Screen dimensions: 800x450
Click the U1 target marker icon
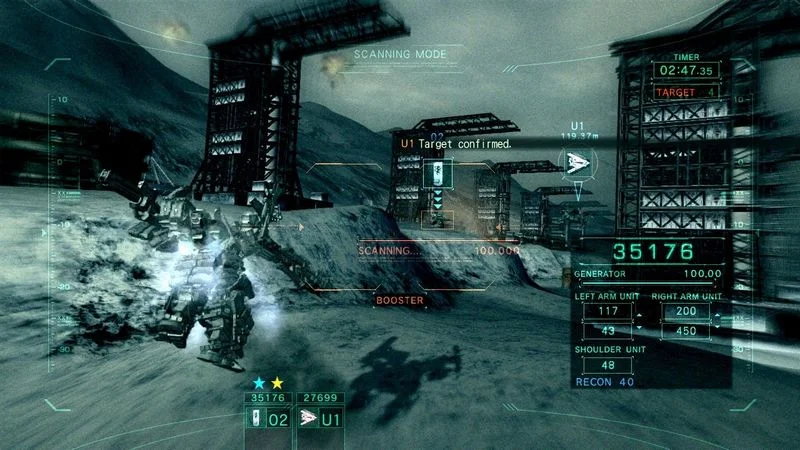pos(577,162)
